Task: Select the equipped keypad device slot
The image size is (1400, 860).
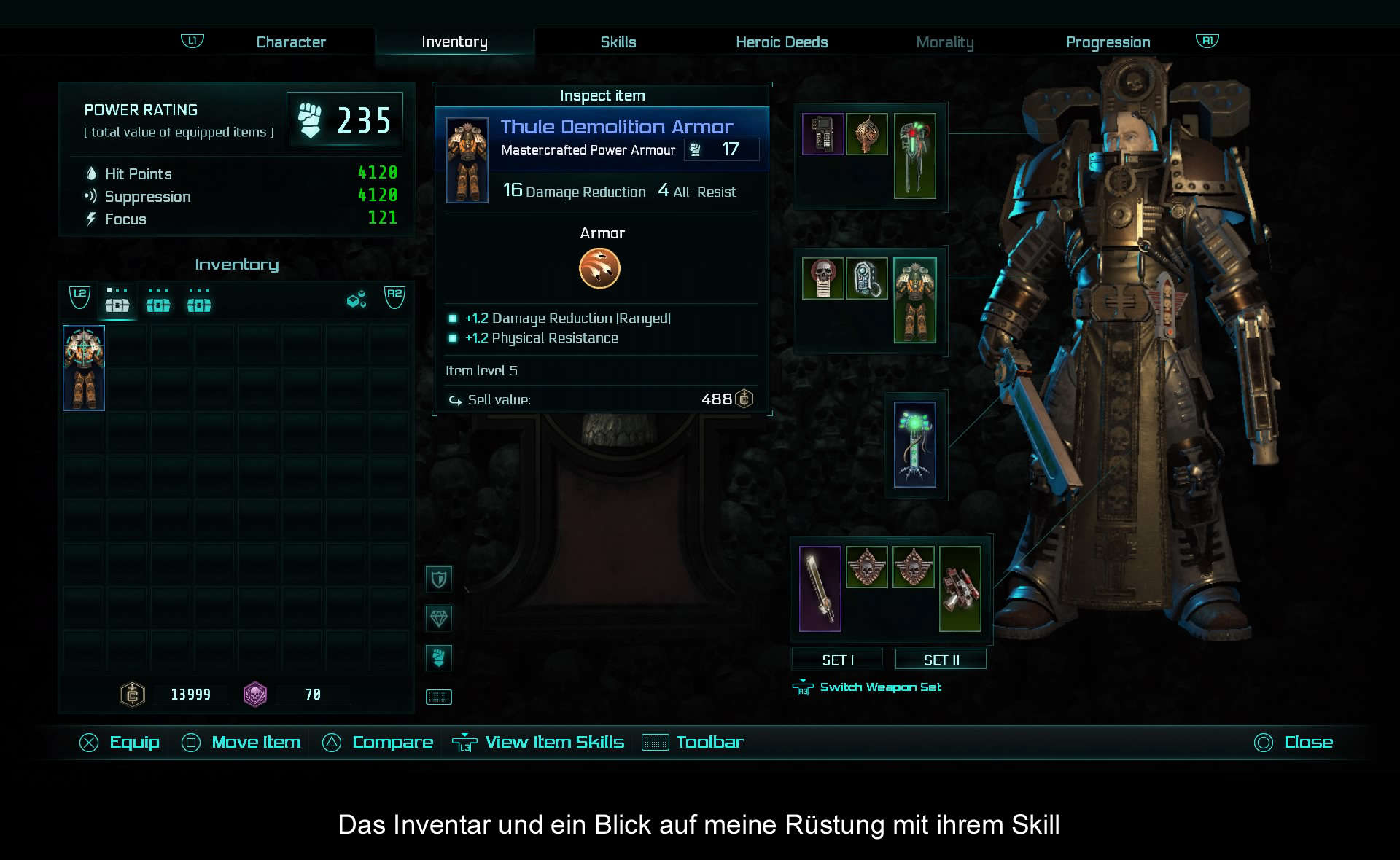Action: (x=823, y=134)
